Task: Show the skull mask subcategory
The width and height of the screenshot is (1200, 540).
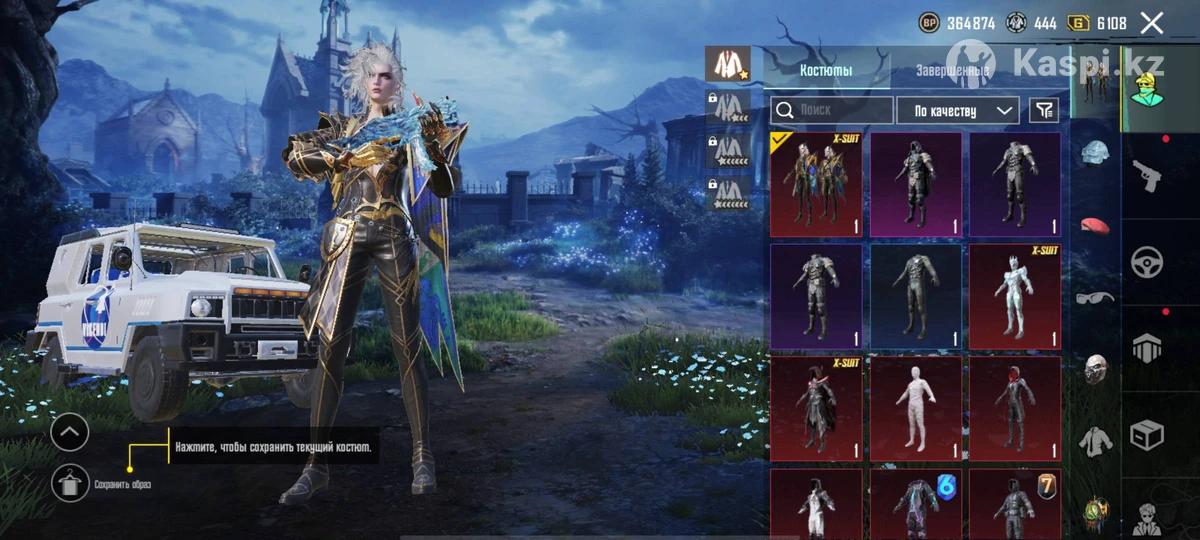Action: (1097, 368)
